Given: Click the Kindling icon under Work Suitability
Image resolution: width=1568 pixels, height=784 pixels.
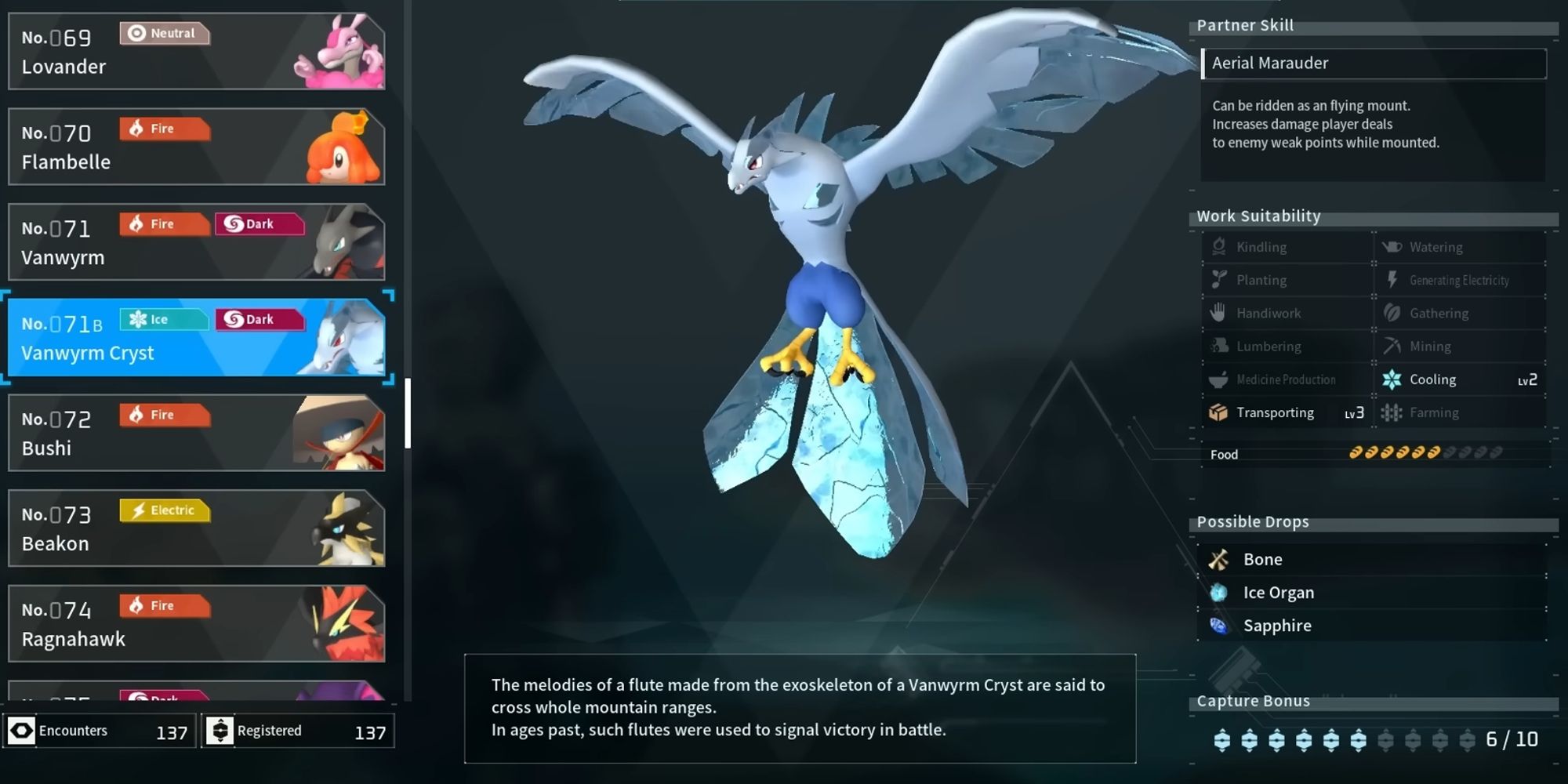Looking at the screenshot, I should point(1218,246).
